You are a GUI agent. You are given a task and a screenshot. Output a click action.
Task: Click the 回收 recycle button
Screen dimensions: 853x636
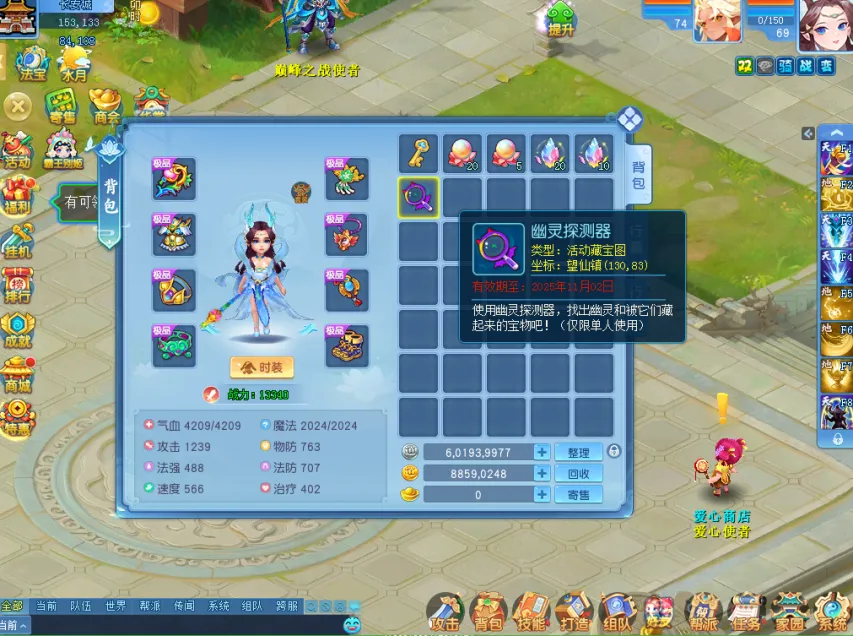point(578,473)
